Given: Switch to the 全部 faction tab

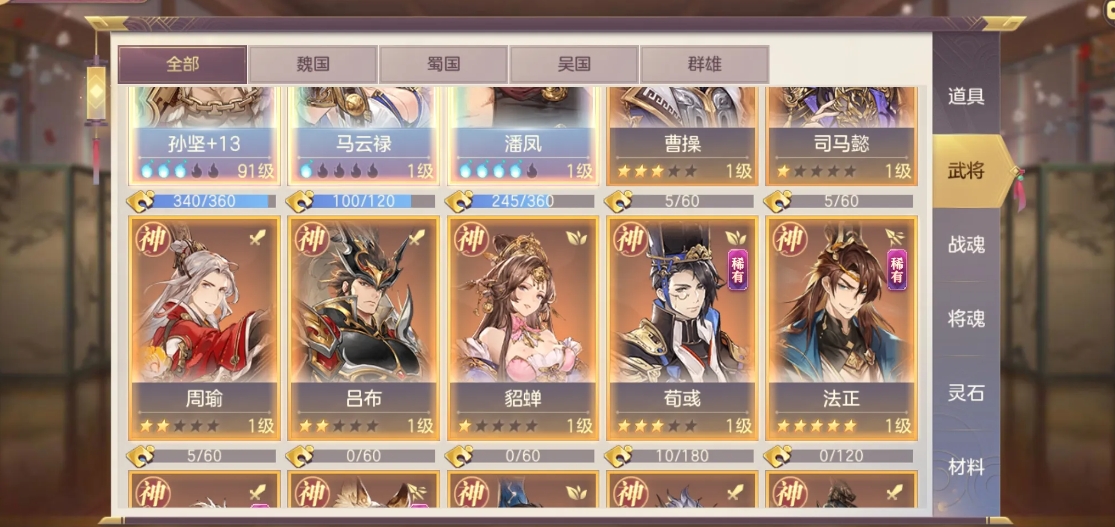Looking at the screenshot, I should [182, 64].
